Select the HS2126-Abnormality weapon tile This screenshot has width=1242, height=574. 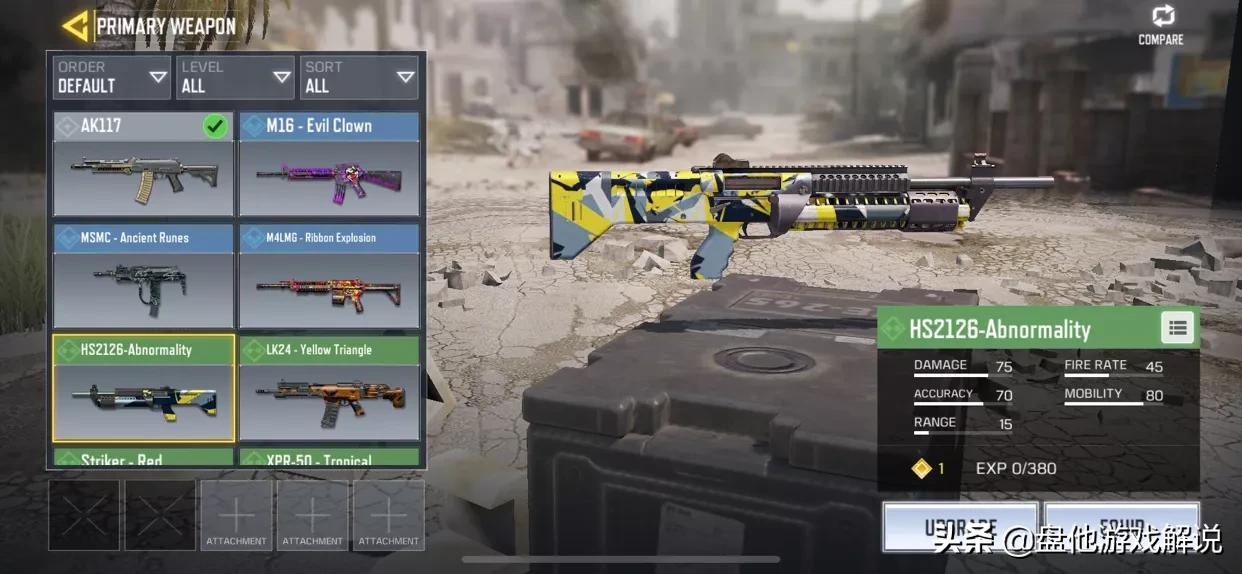143,389
